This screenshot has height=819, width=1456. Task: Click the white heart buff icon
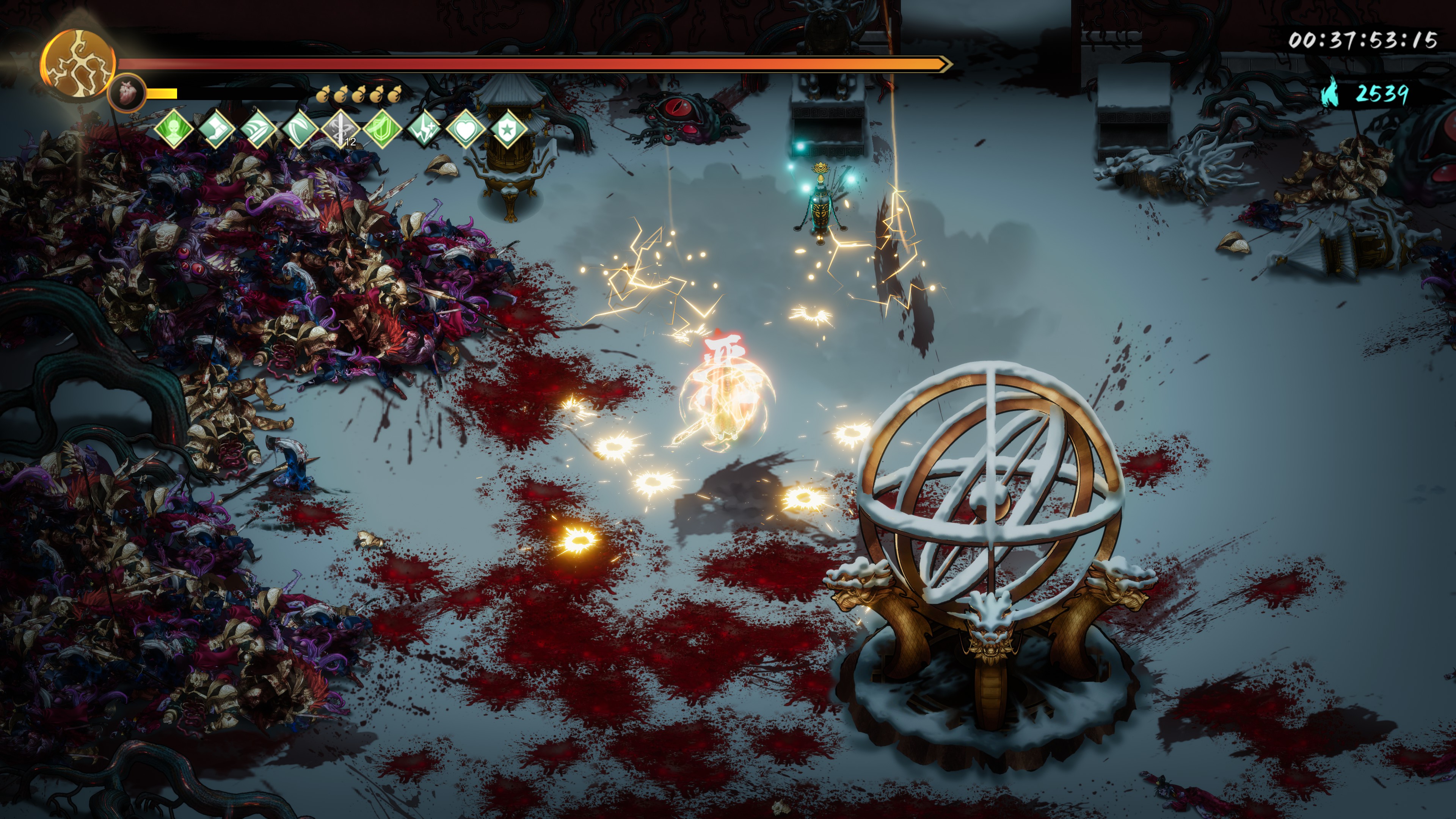[x=466, y=129]
